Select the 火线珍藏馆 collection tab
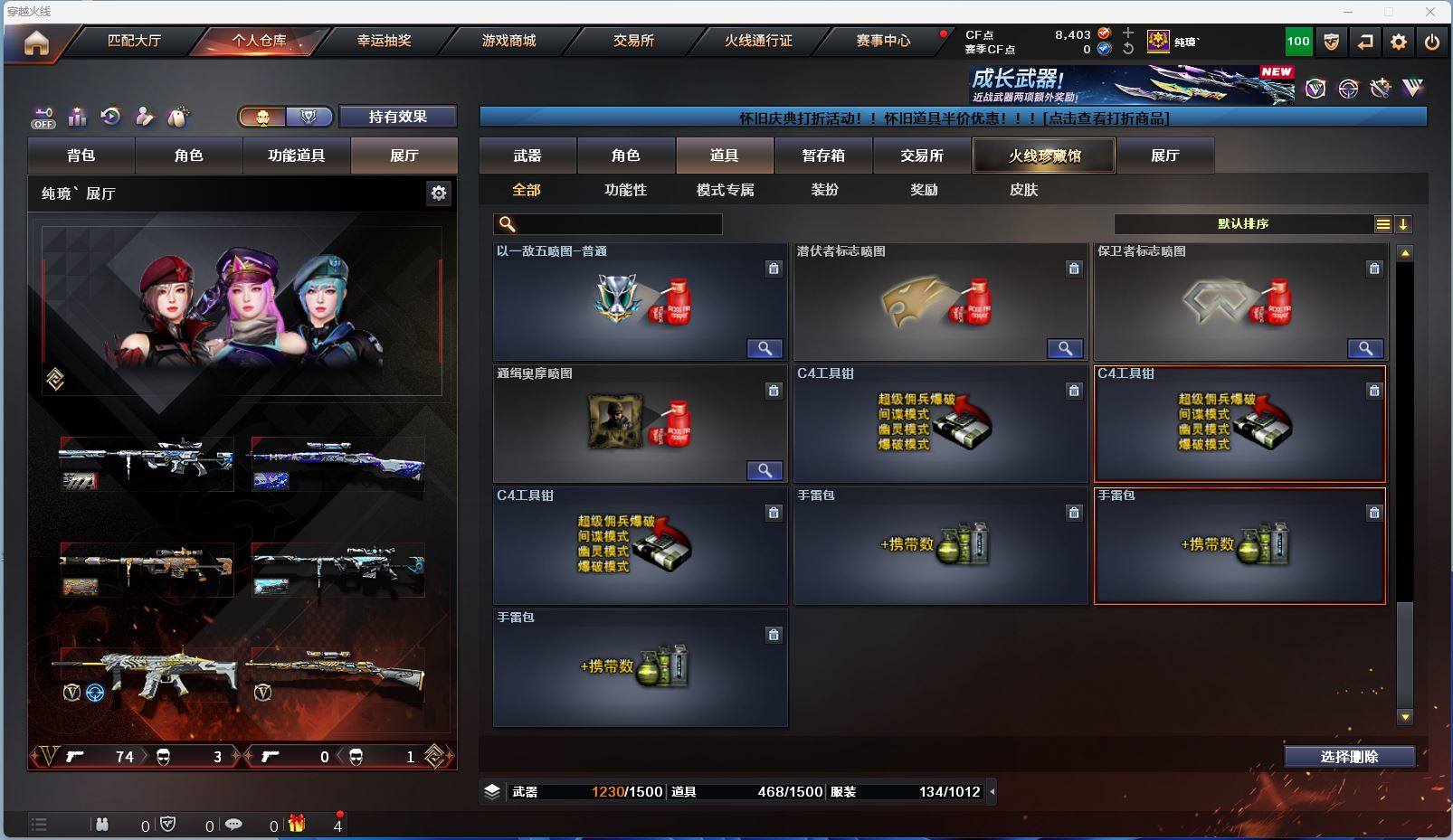The image size is (1453, 840). 1045,156
